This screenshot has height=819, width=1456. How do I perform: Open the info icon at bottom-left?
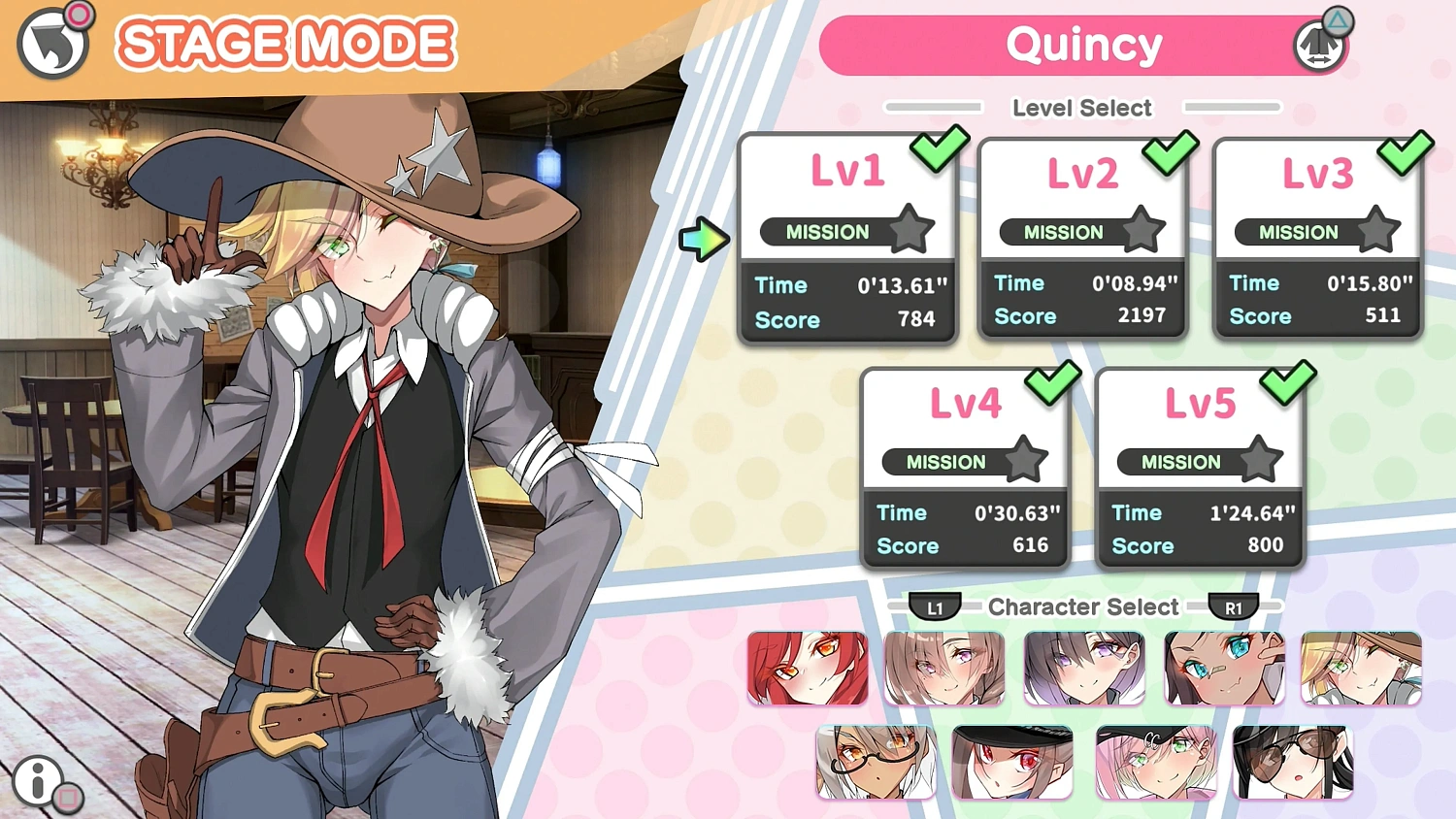pos(37,778)
